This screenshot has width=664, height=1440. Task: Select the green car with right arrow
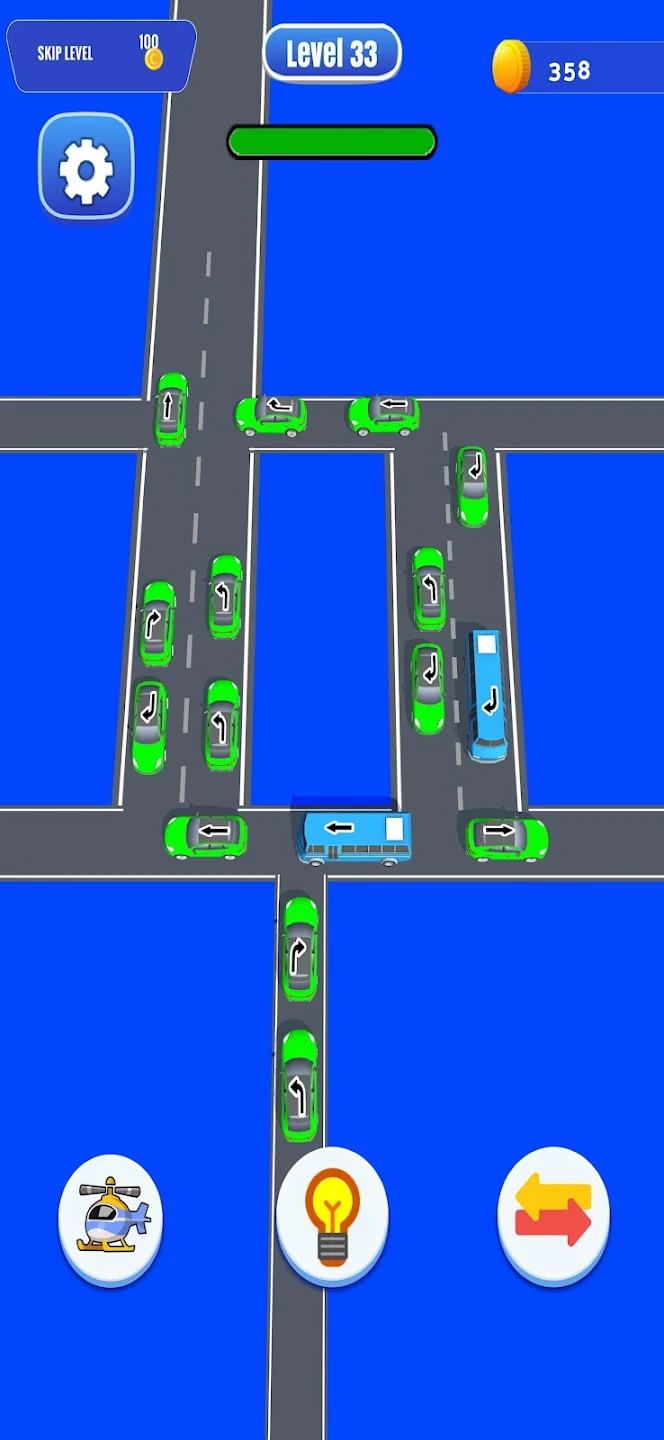point(506,836)
